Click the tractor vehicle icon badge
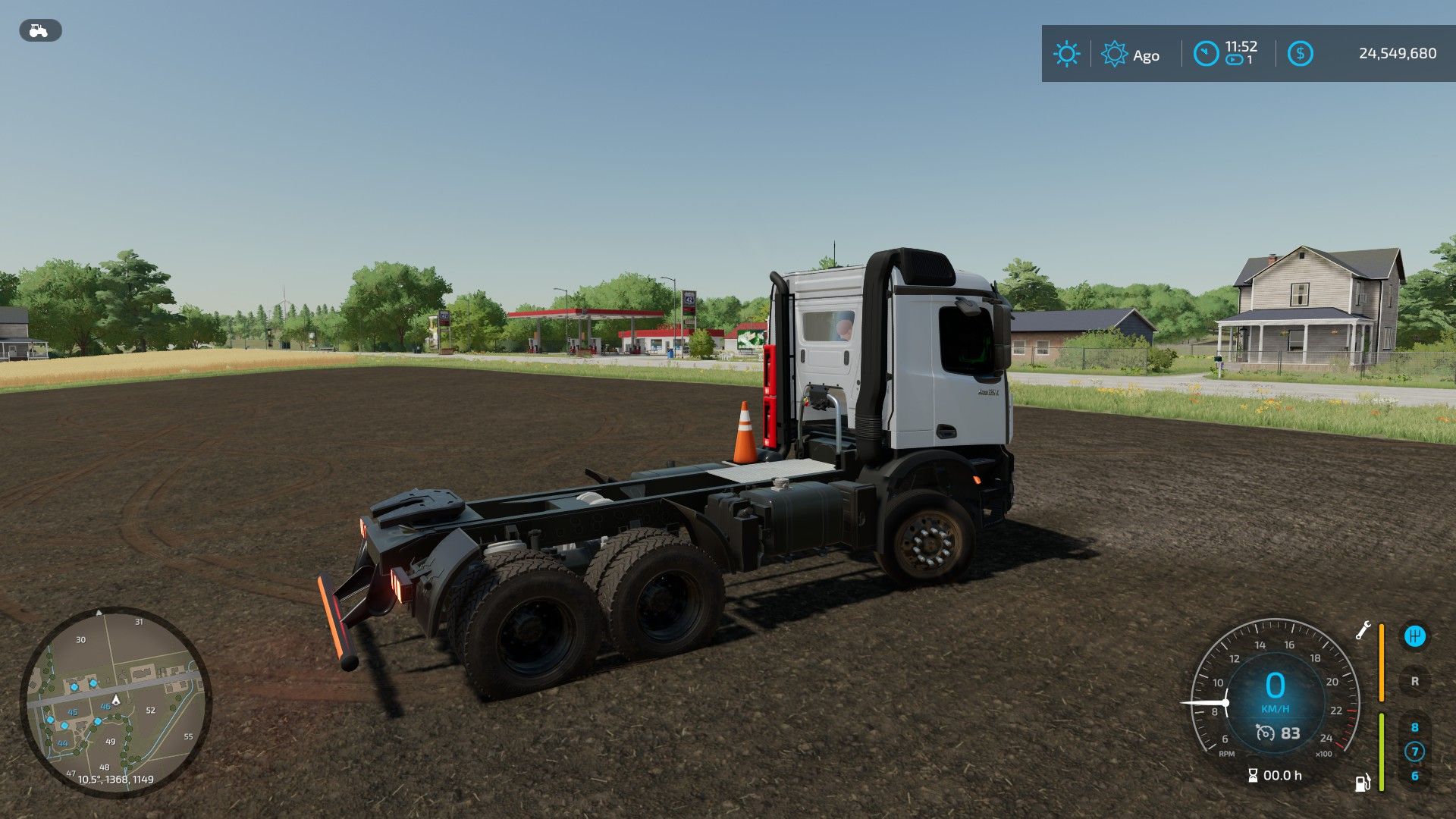 (x=39, y=30)
